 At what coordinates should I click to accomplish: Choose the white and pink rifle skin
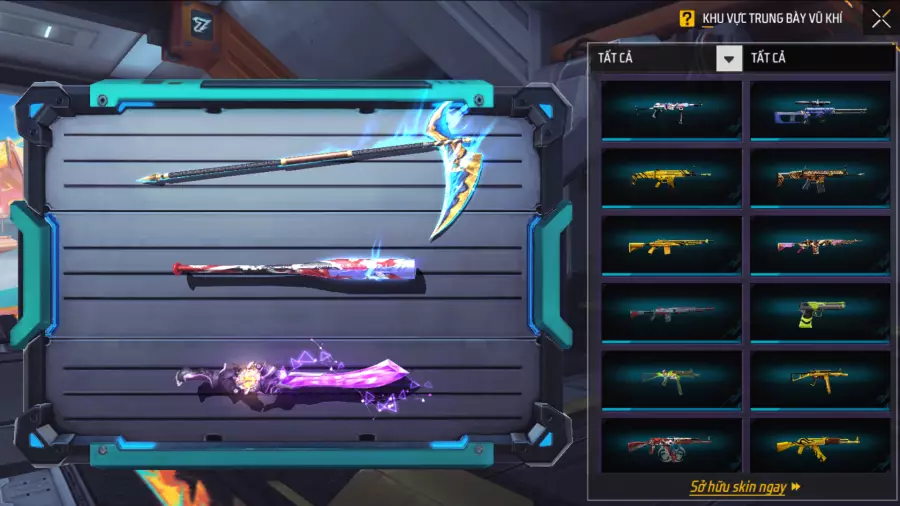[x=672, y=110]
